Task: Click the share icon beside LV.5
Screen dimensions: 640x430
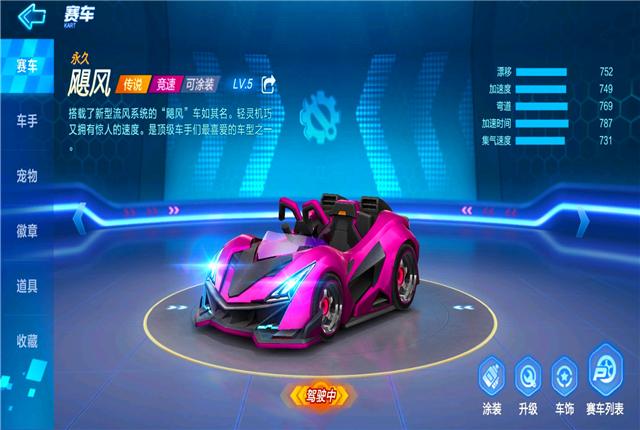Action: pos(268,84)
